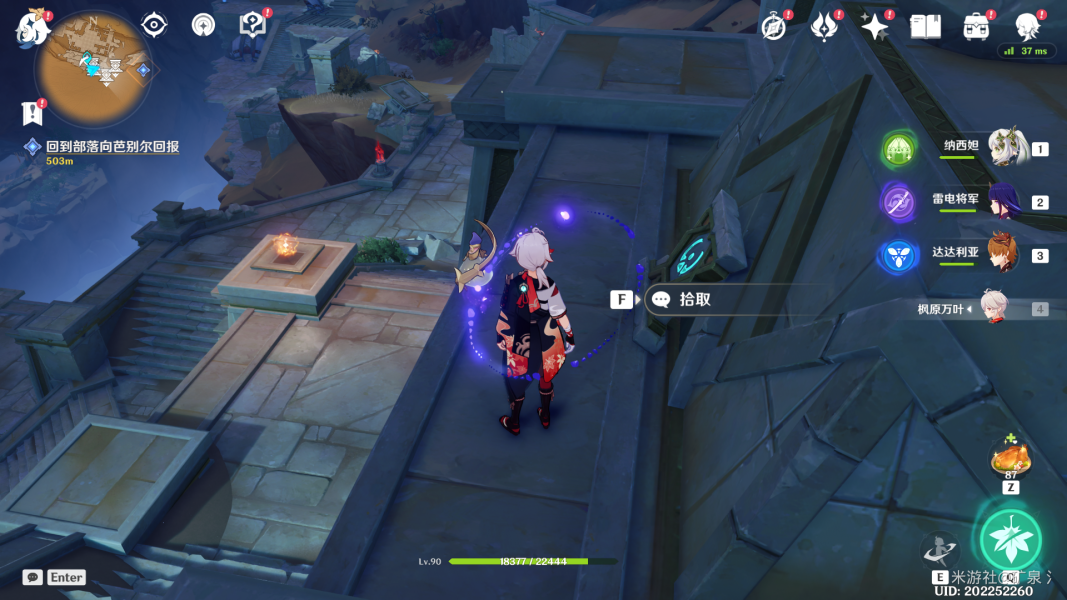Open the winged battle pass icon
This screenshot has width=1067, height=600.
[824, 27]
